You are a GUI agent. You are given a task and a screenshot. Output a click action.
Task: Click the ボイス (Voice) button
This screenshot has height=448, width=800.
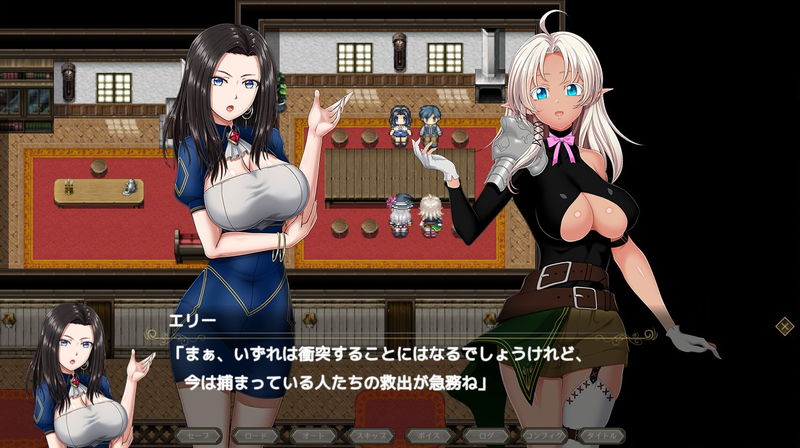click(430, 436)
